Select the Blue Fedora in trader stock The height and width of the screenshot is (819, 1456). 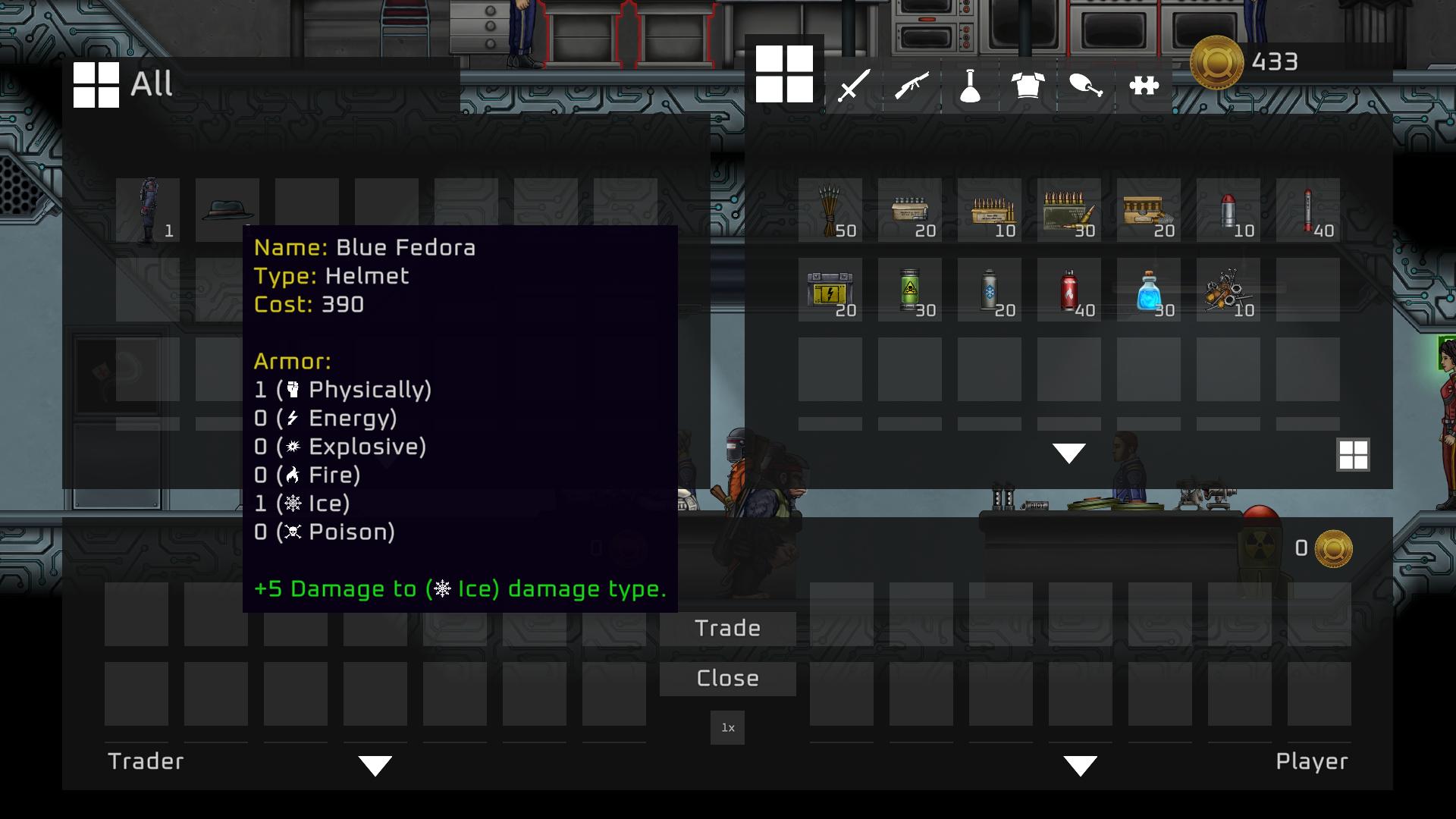(227, 209)
